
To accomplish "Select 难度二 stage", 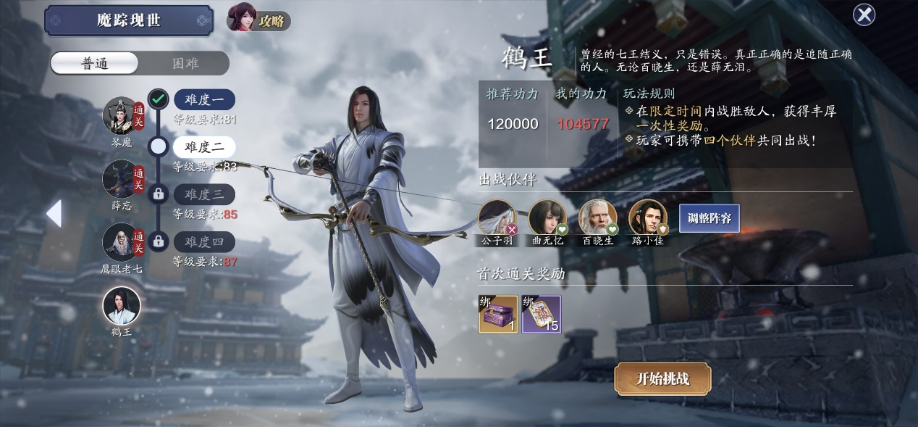I will point(204,146).
